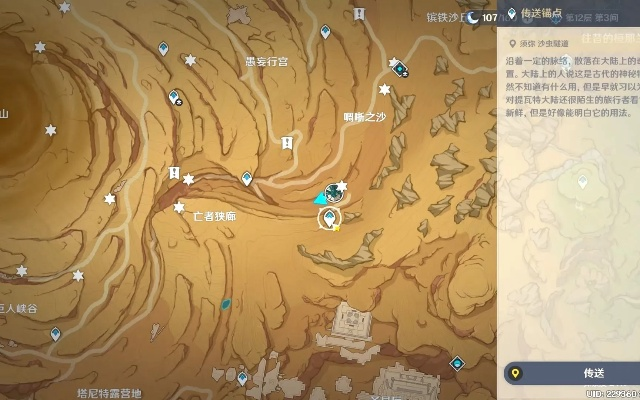Pick the teleport waypoint just above 亡者狭廊
The width and height of the screenshot is (640, 400).
pyautogui.click(x=247, y=178)
